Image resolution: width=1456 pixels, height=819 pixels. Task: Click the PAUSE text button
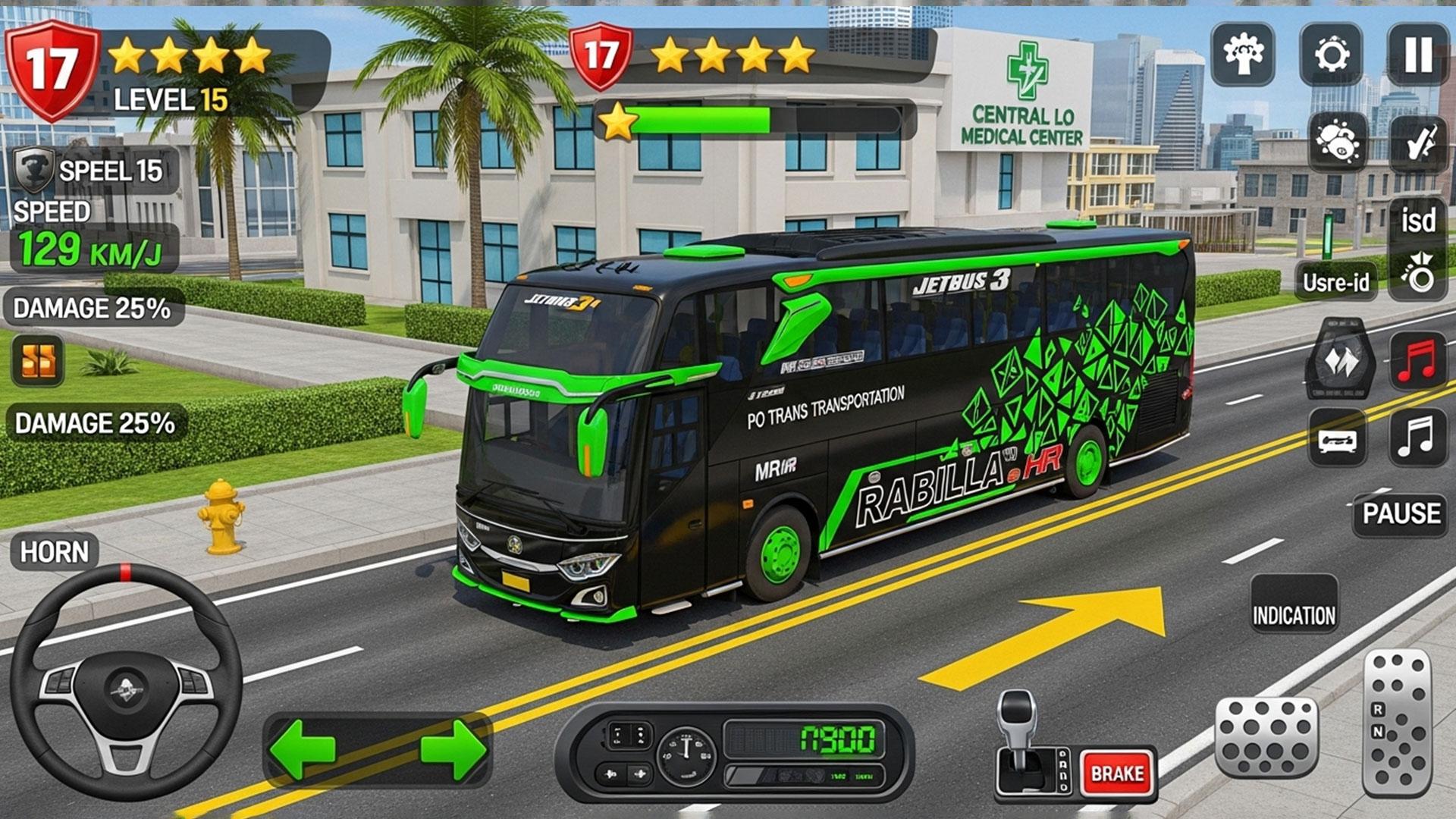pos(1401,514)
